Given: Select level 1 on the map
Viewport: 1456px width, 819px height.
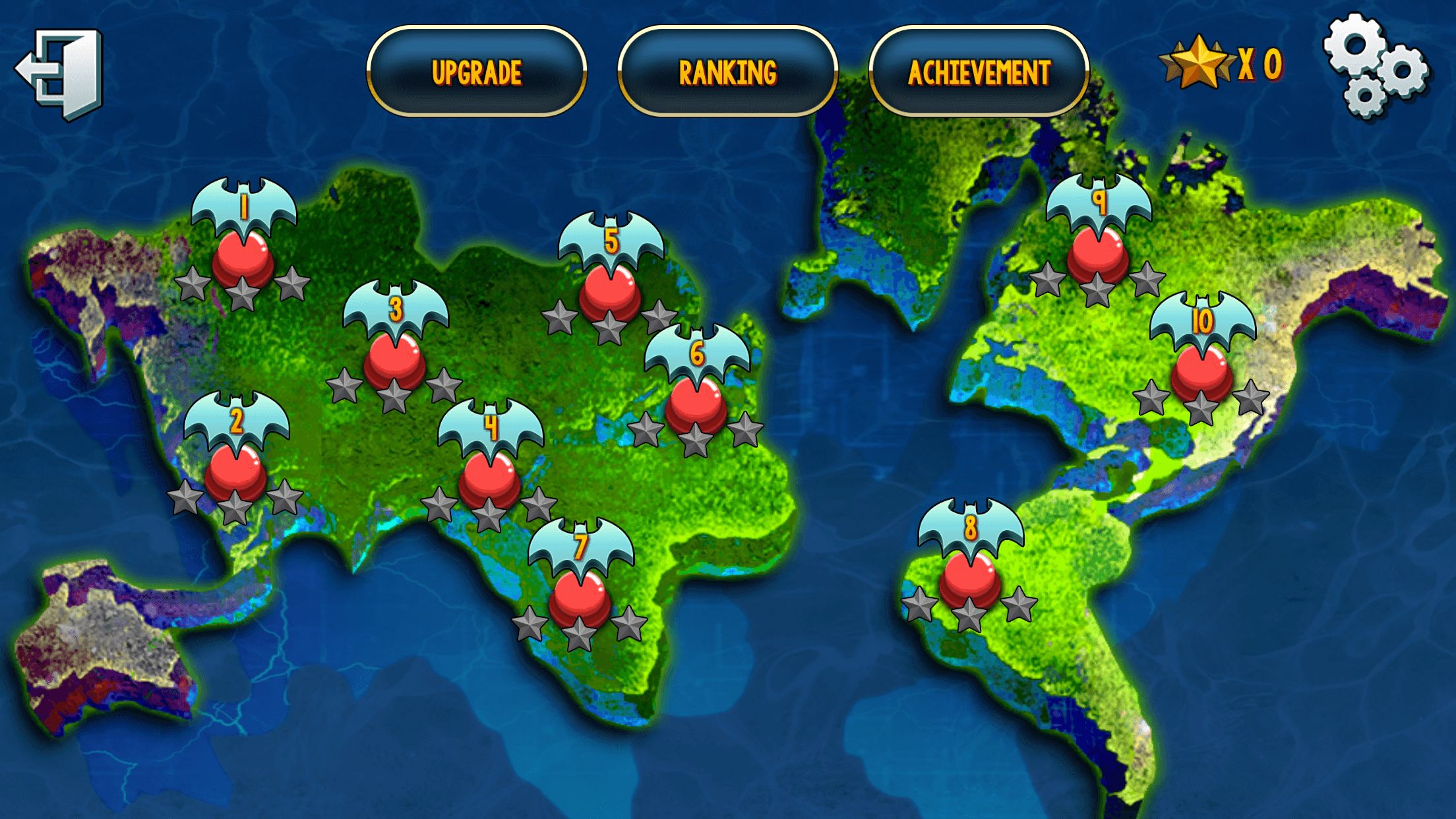Looking at the screenshot, I should click(x=243, y=259).
